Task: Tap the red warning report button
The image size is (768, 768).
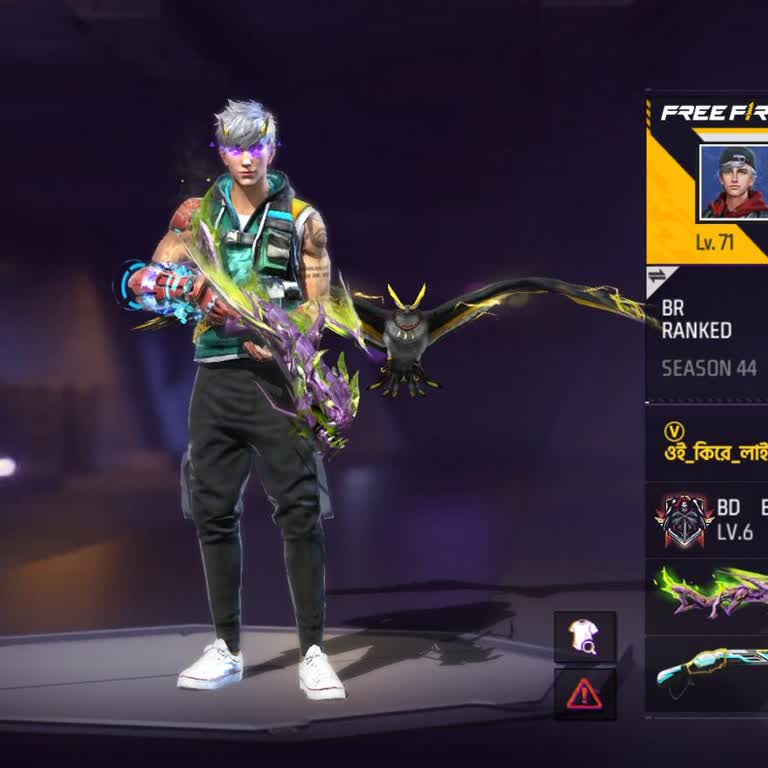Action: 585,694
